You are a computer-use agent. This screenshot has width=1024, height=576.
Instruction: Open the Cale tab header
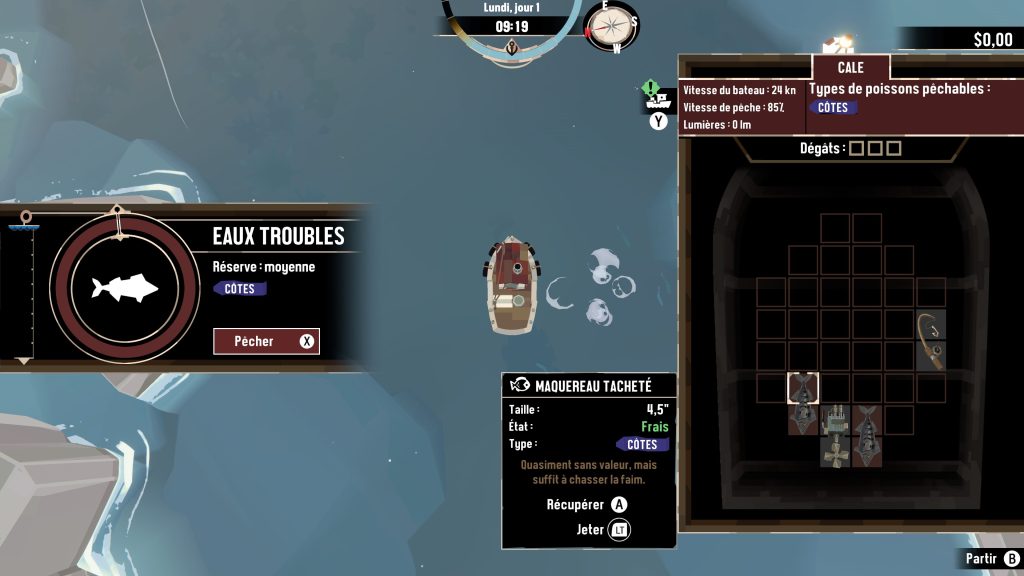(x=850, y=68)
